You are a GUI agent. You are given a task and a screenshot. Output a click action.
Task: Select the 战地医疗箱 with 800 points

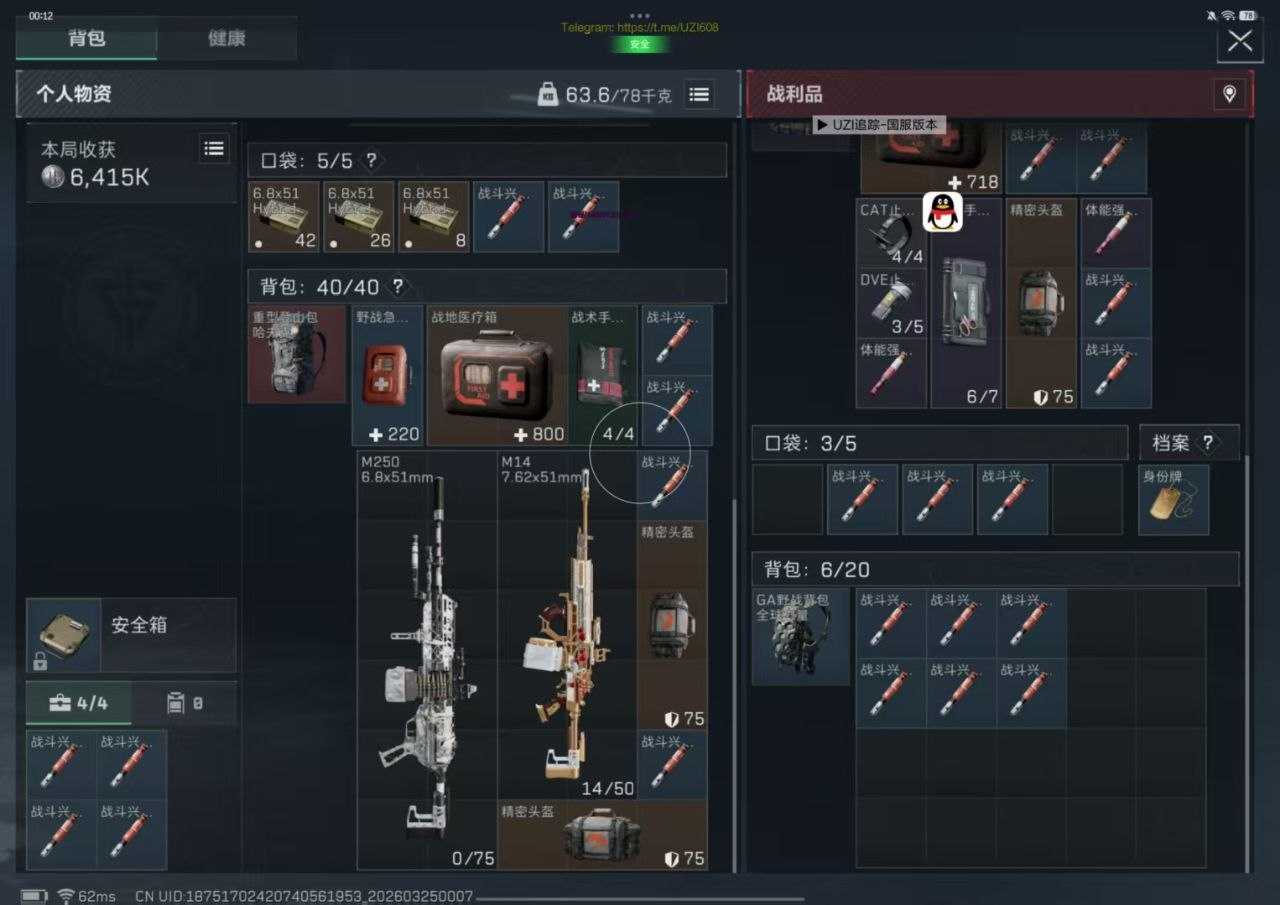497,376
